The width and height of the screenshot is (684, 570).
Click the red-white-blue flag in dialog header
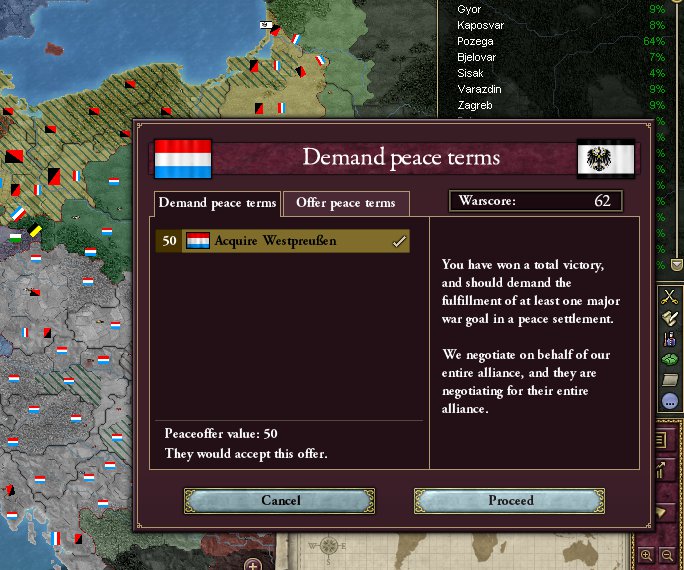coord(183,158)
